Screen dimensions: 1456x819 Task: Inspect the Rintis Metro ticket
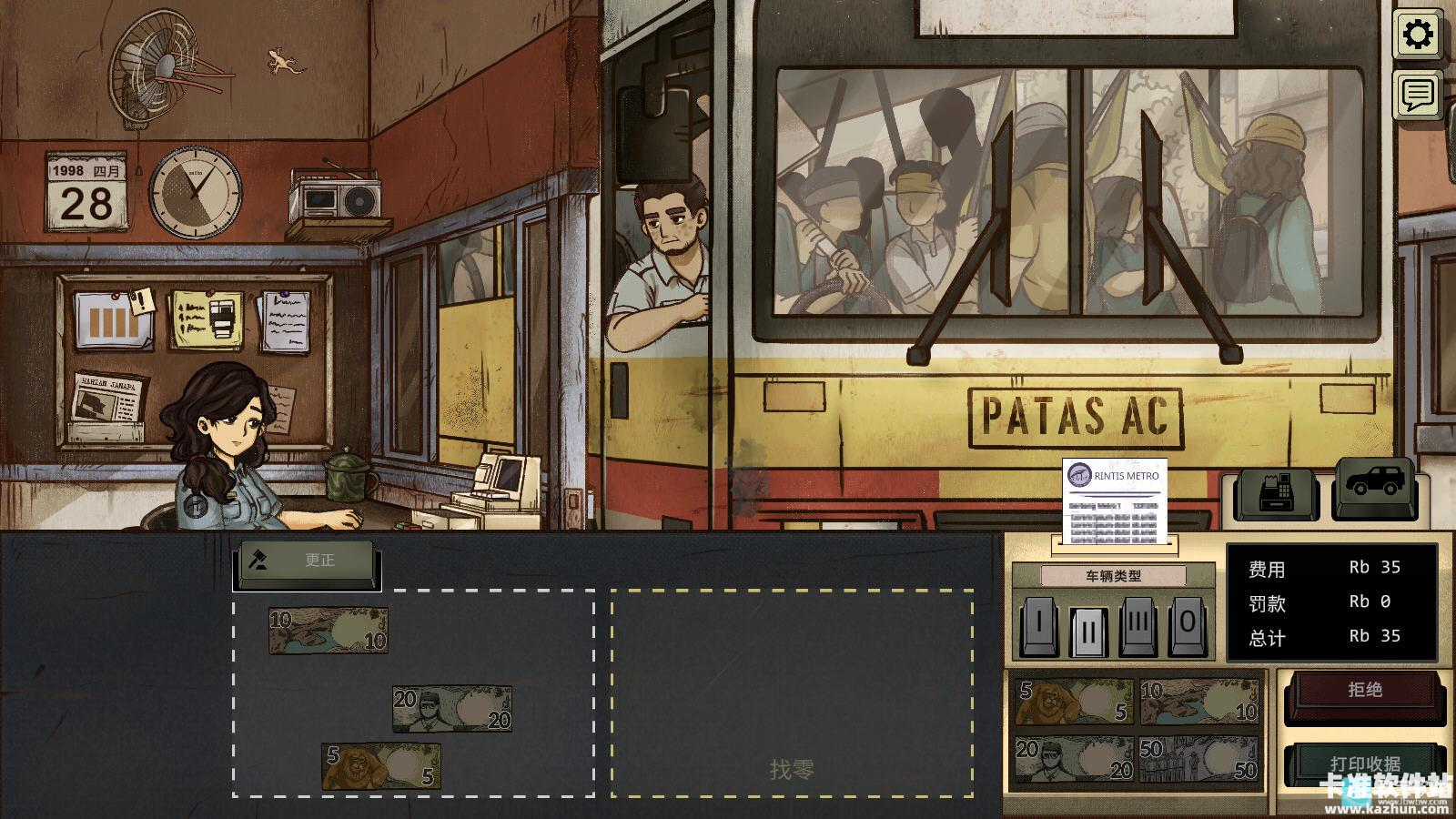coord(1115,503)
